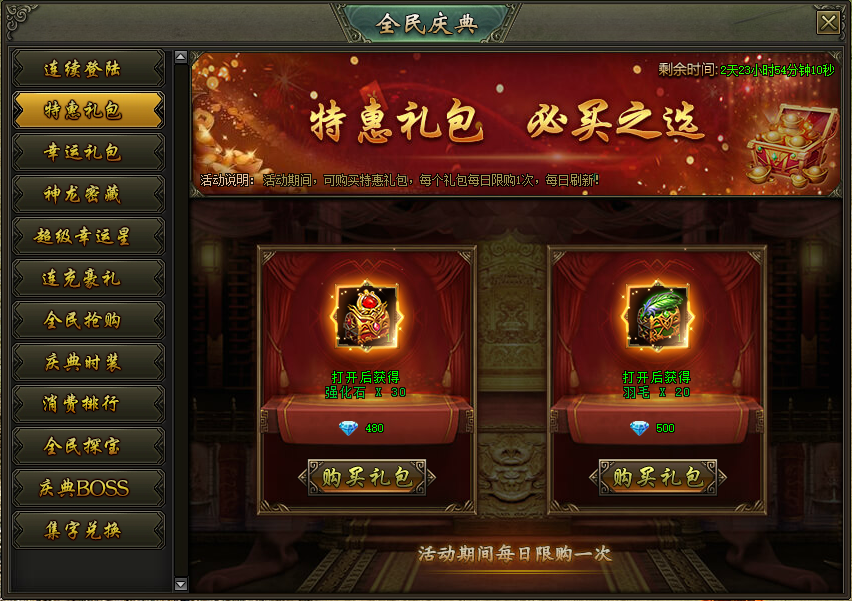Open the 庆典时装 tab
The height and width of the screenshot is (601, 852).
coord(88,362)
